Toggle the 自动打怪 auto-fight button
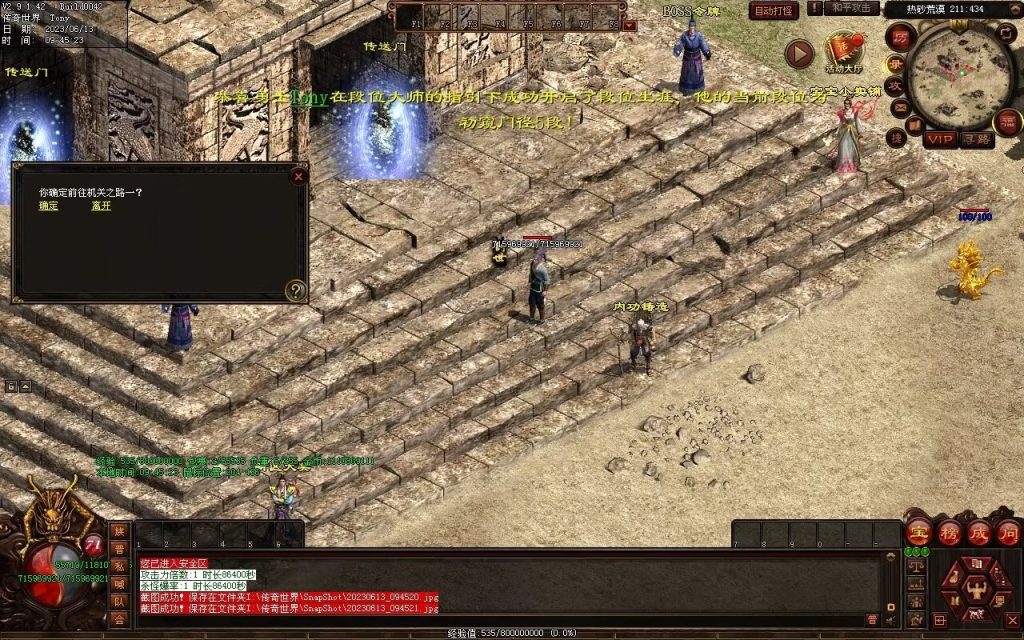 point(773,11)
